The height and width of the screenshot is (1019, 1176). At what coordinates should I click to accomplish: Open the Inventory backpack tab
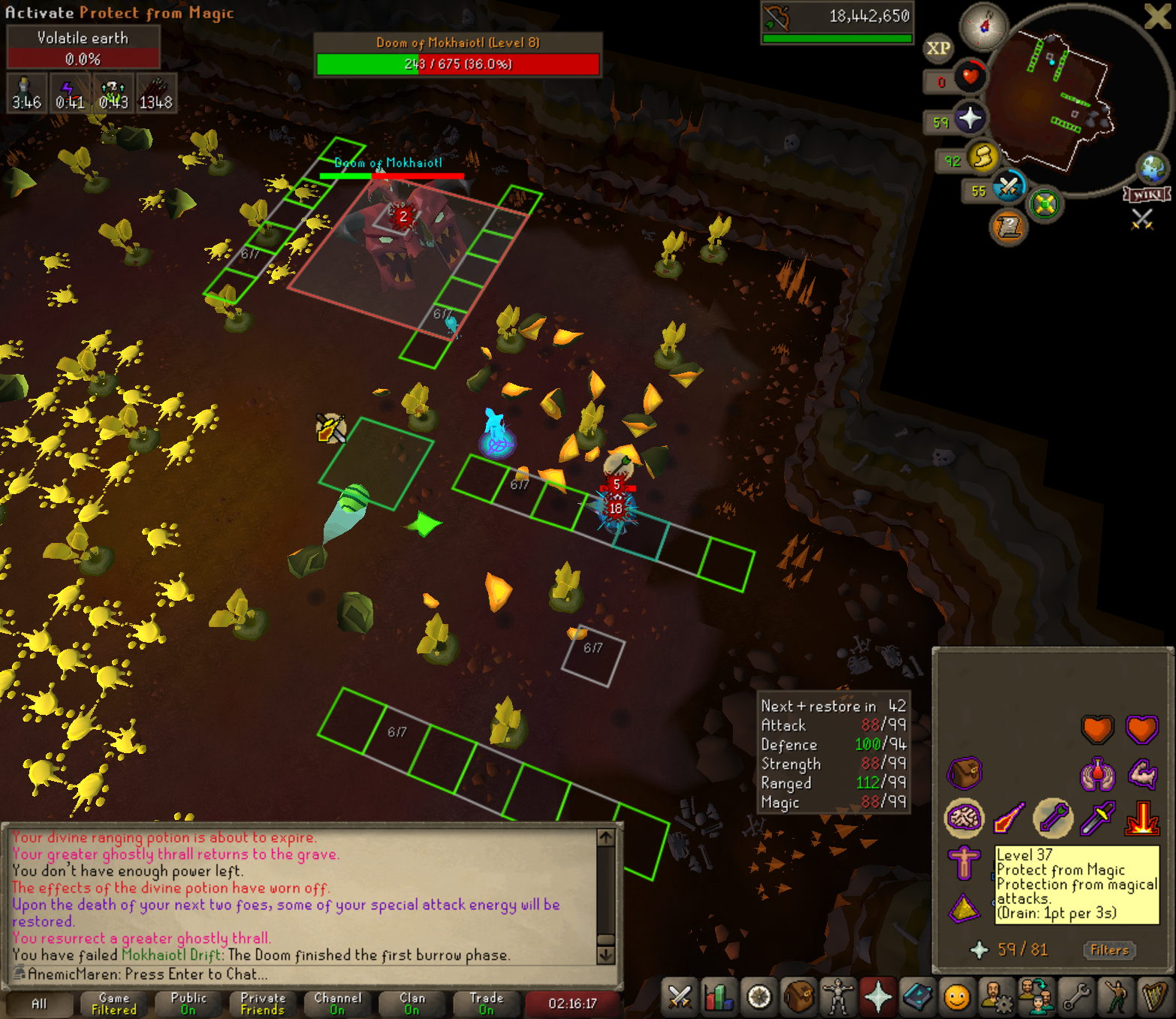(x=798, y=998)
